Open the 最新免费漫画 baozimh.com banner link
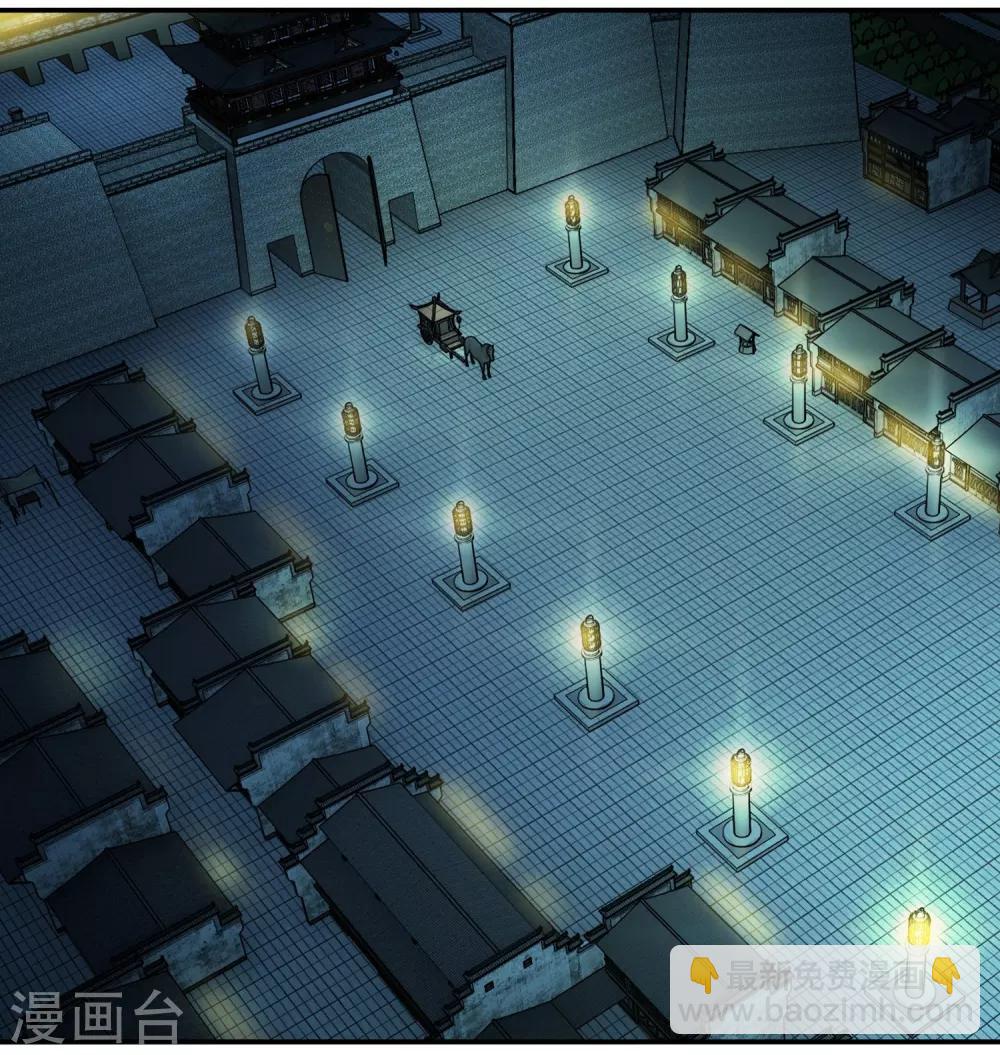The image size is (1000, 1055). coord(824,990)
